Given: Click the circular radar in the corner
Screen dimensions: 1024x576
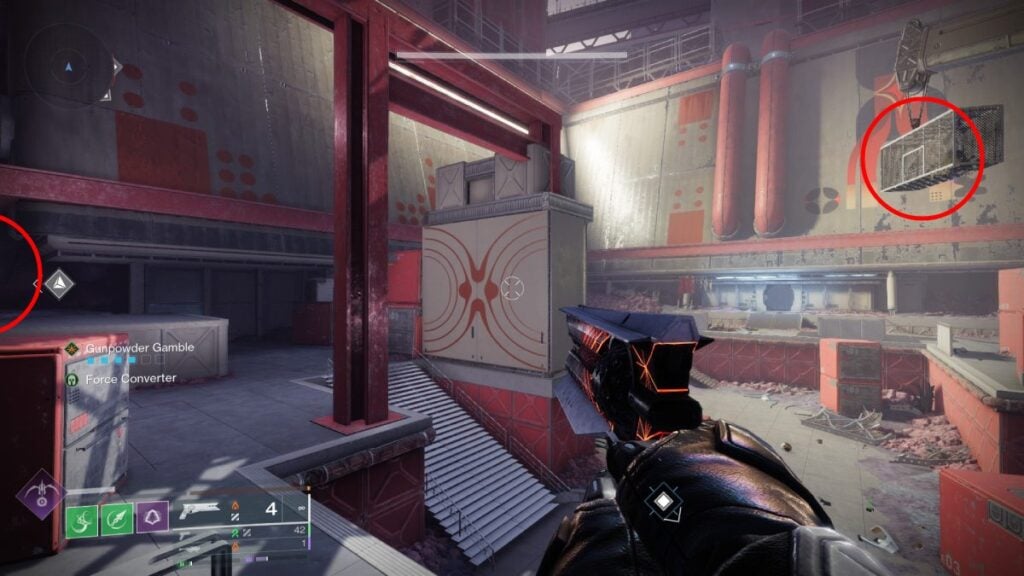Looking at the screenshot, I should (x=68, y=66).
